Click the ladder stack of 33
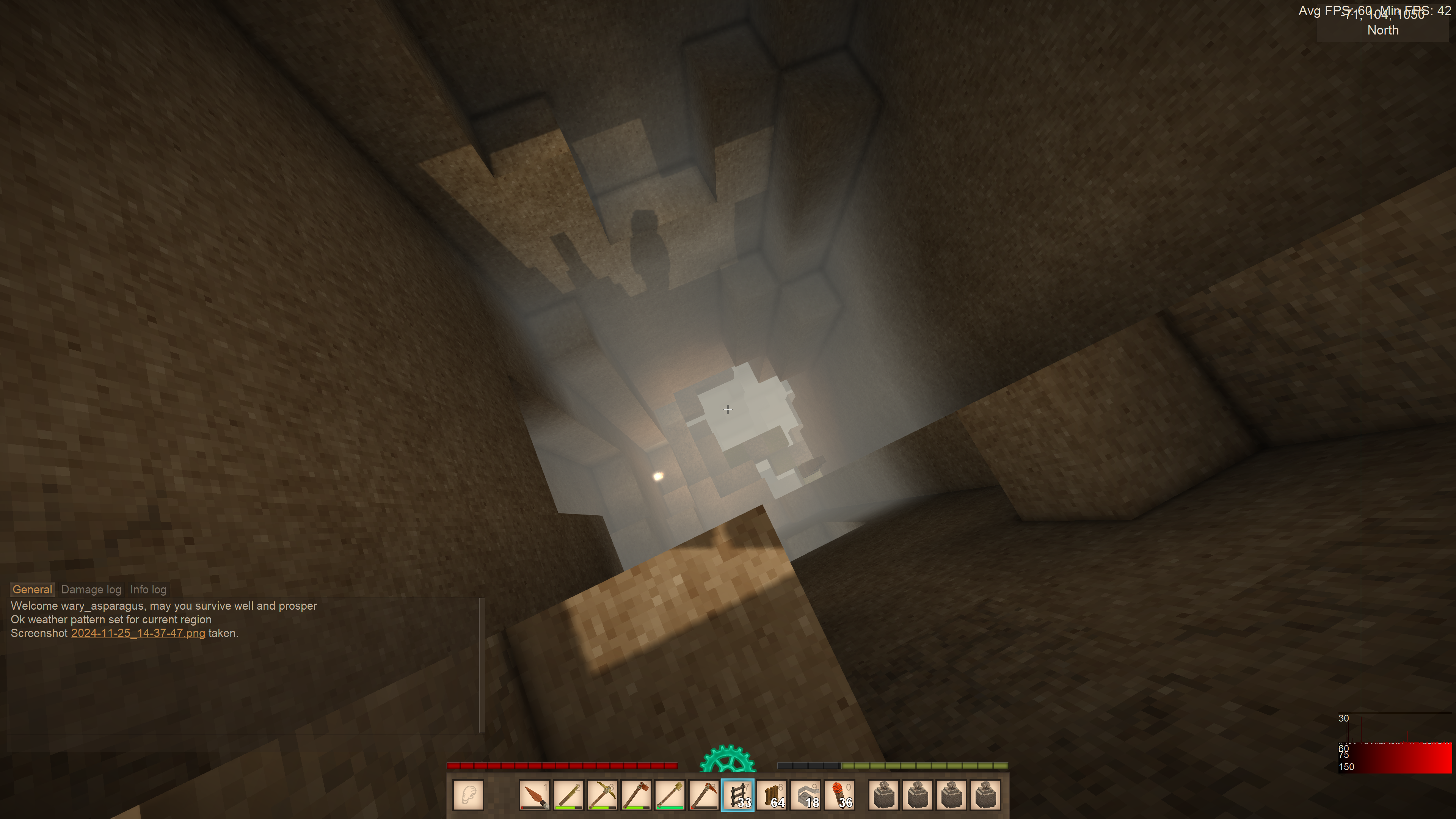This screenshot has height=819, width=1456. point(737,795)
